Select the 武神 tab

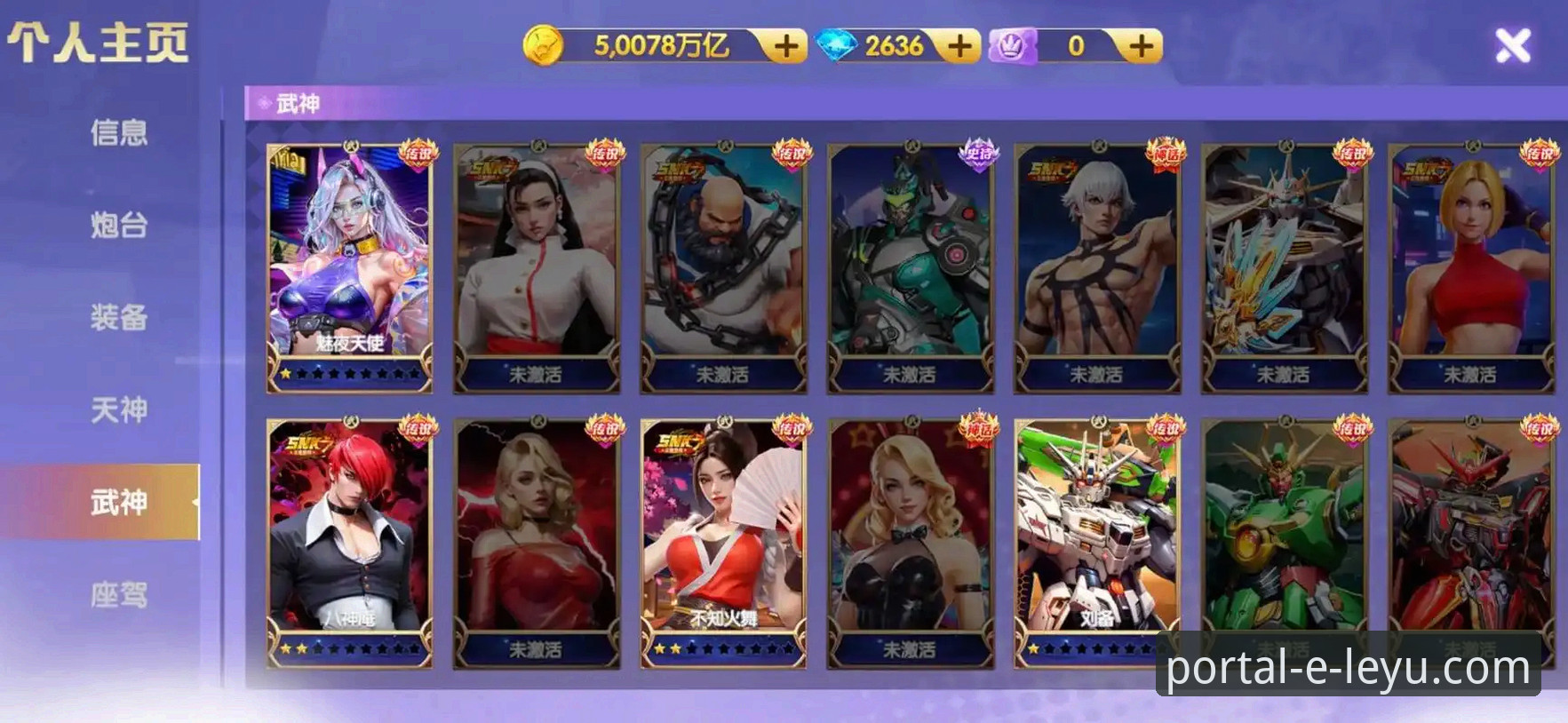118,503
